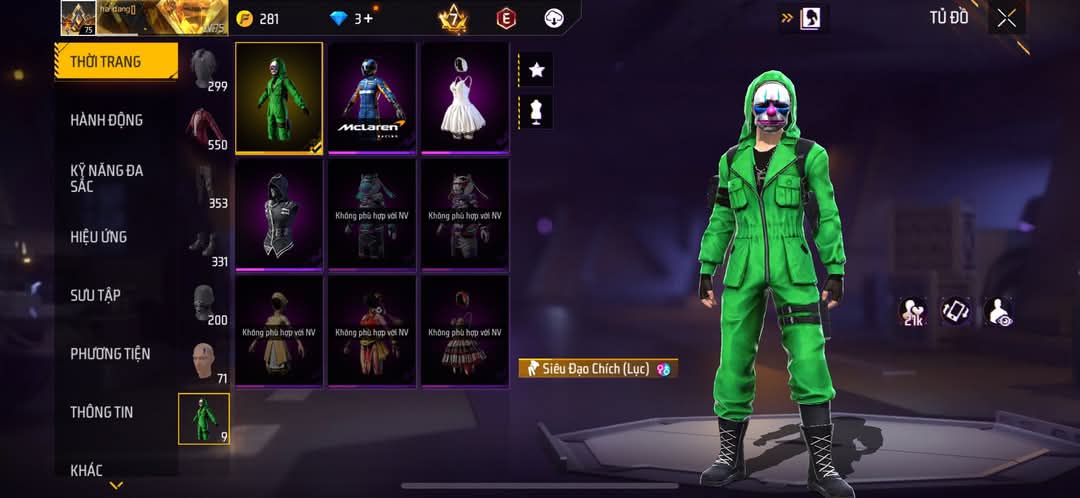Open the Phương Tiện tab
This screenshot has width=1080, height=498.
(110, 353)
